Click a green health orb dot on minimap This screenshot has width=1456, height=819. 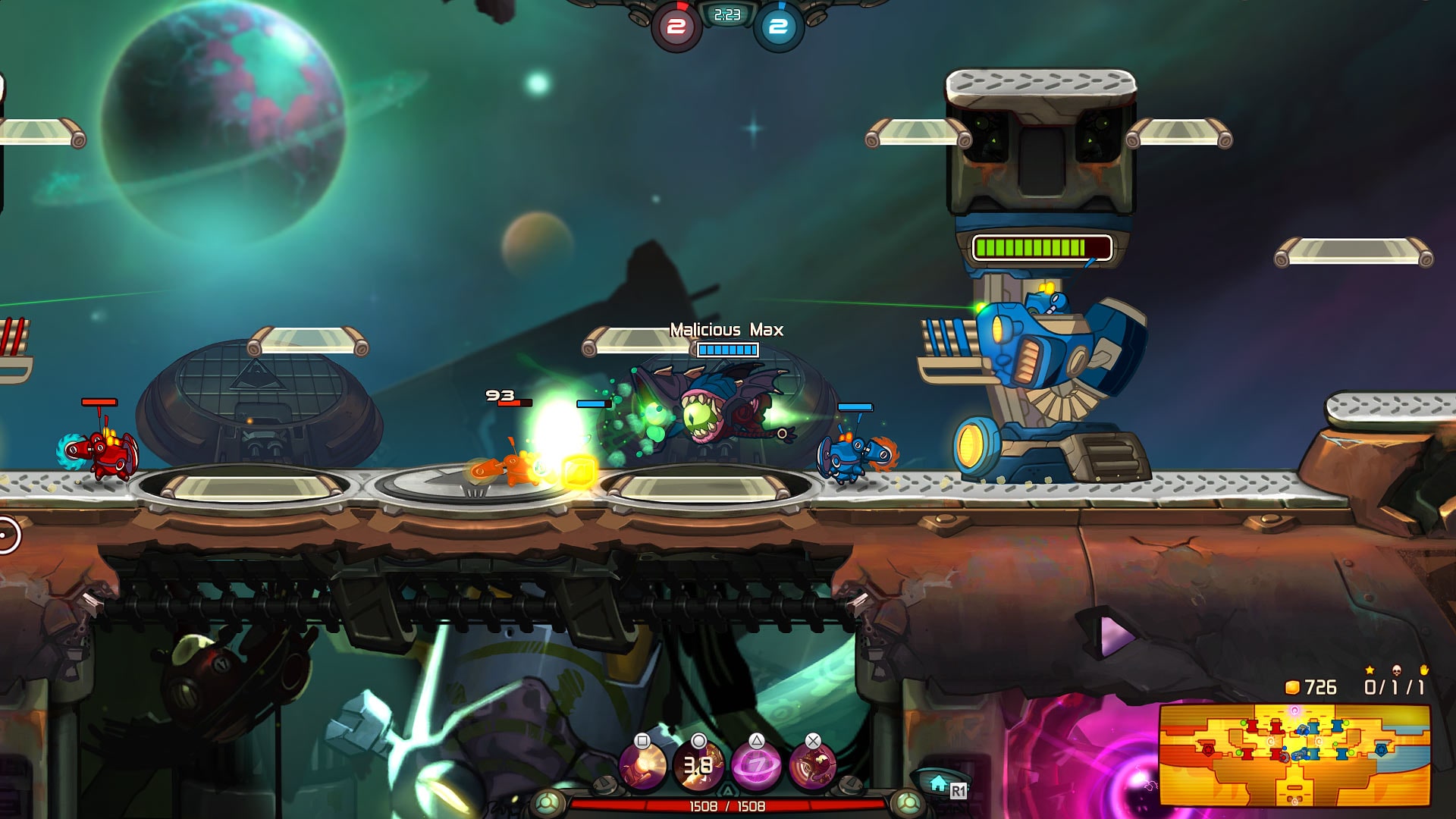1244,723
